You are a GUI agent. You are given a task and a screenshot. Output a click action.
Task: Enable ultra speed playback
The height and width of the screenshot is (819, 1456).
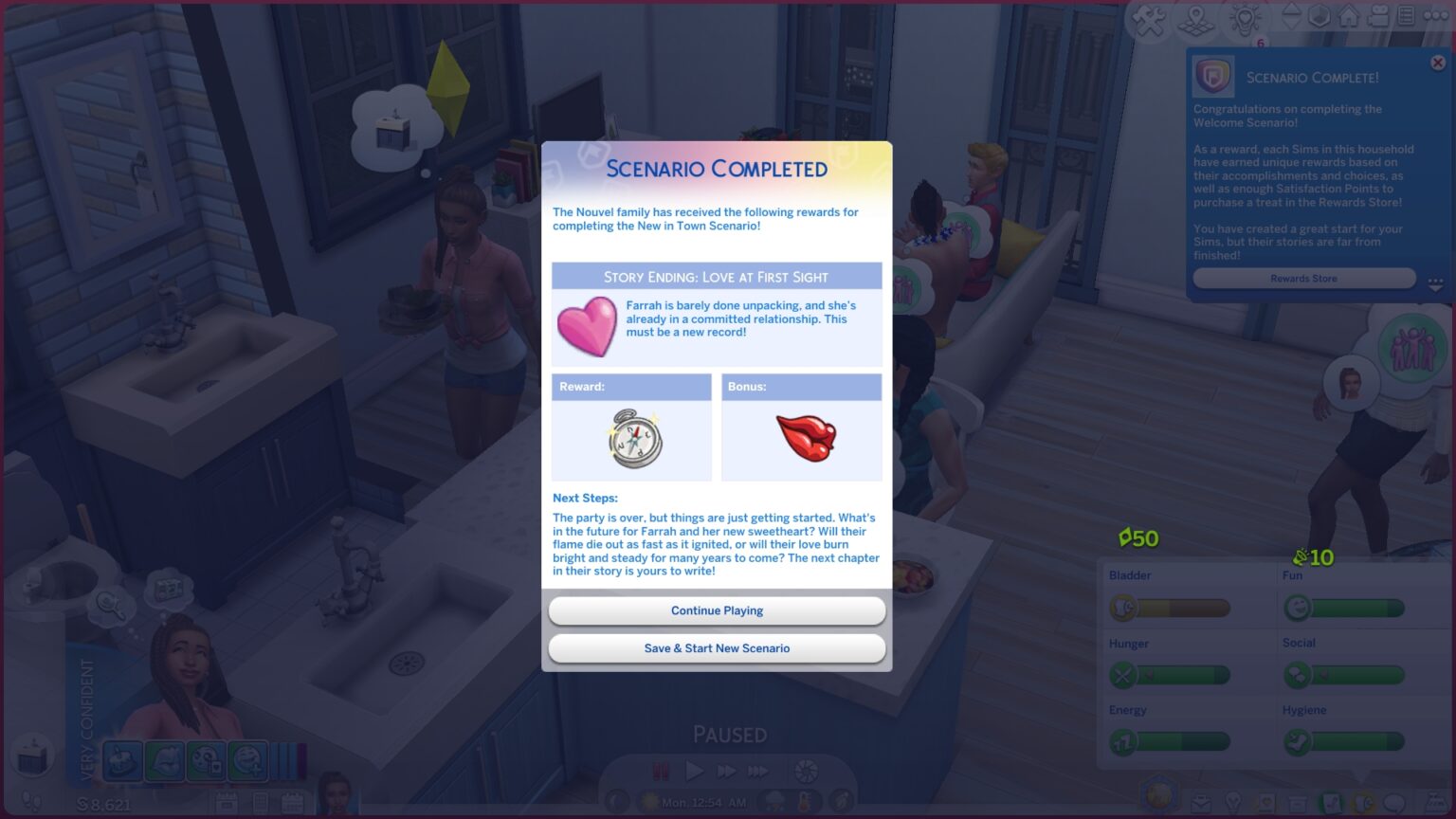pos(758,770)
